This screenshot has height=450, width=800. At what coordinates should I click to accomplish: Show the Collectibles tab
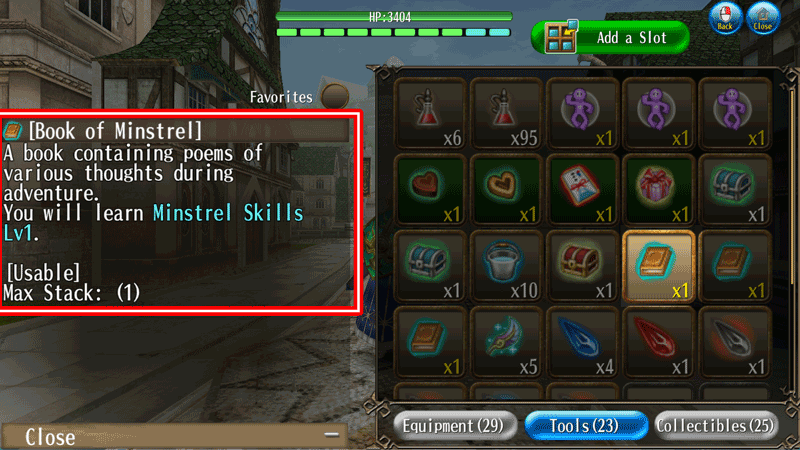(715, 426)
